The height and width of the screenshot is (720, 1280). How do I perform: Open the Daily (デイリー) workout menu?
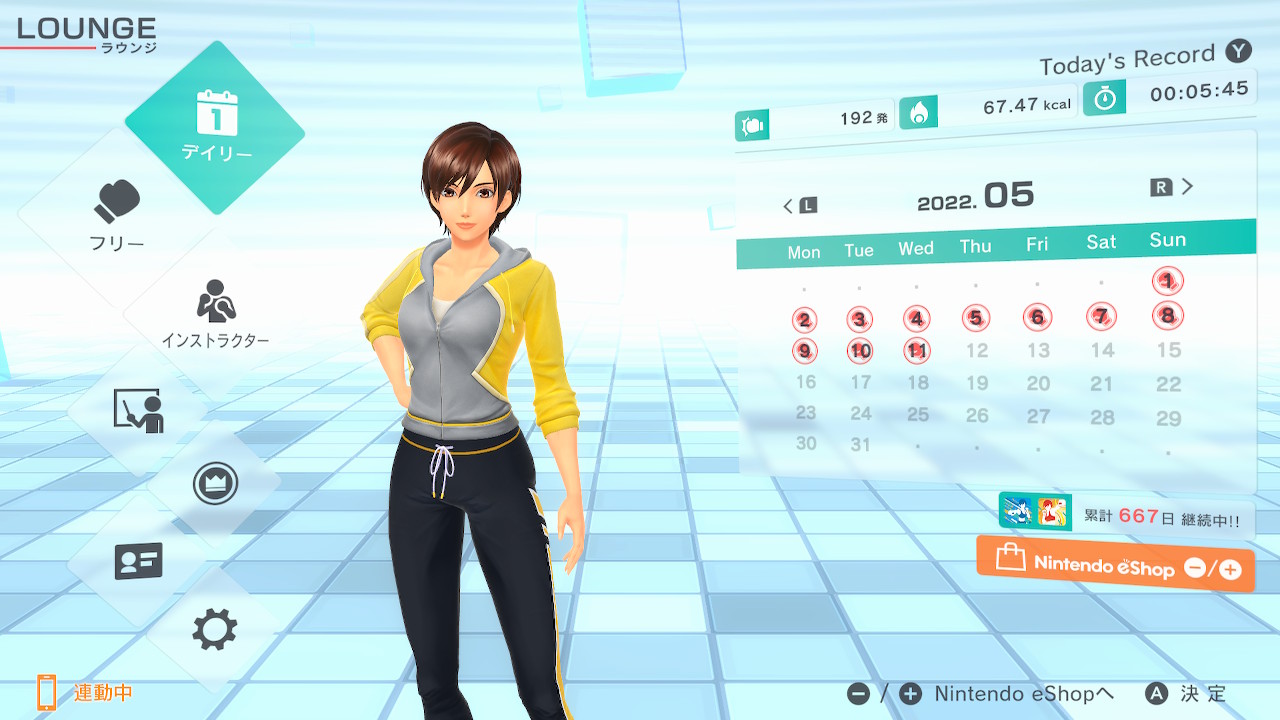point(215,127)
